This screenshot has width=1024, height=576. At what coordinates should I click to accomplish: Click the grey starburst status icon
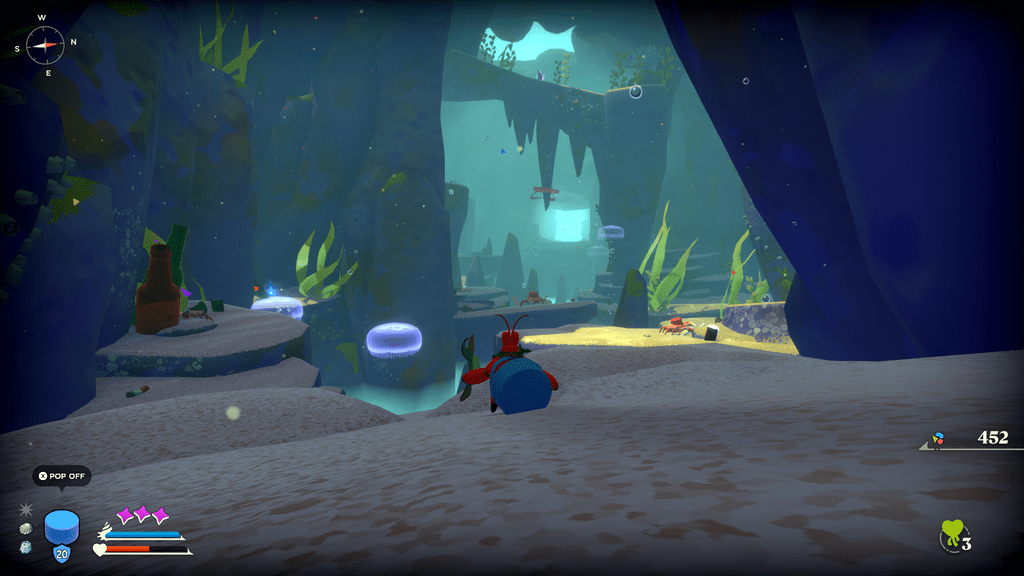[x=26, y=509]
